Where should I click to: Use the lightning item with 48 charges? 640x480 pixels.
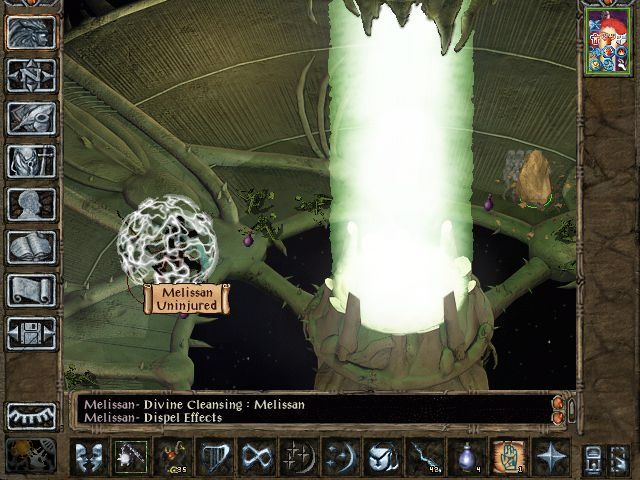pos(424,457)
